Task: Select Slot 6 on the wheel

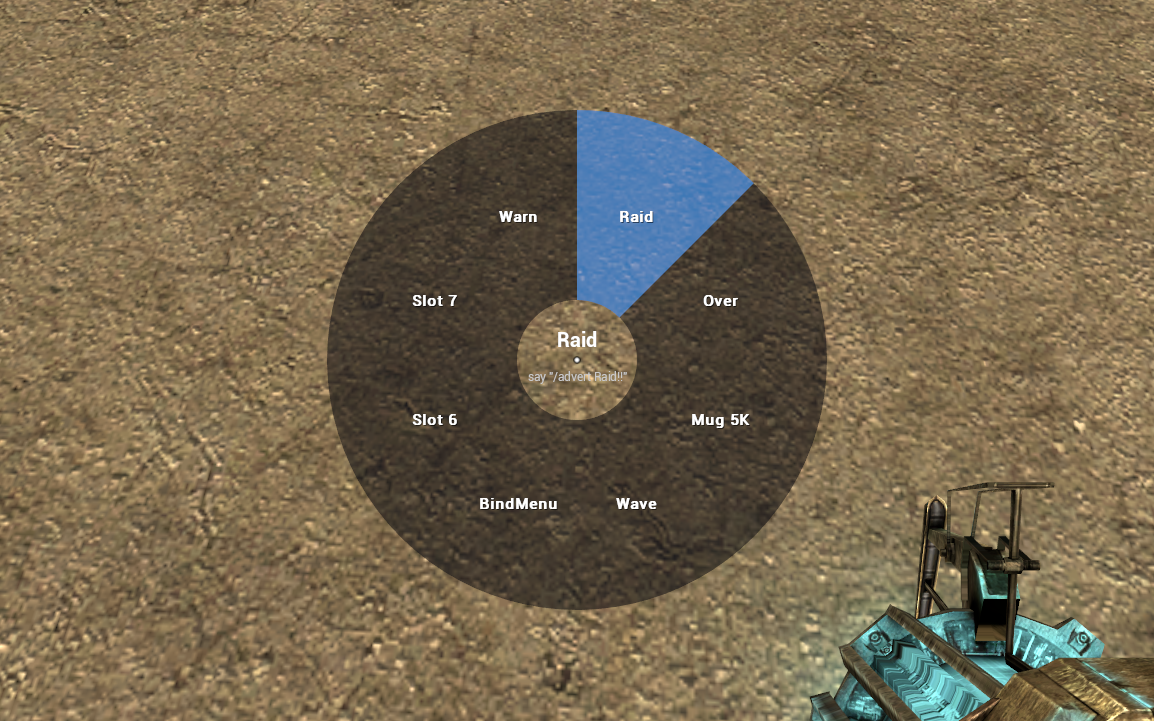Action: [434, 420]
